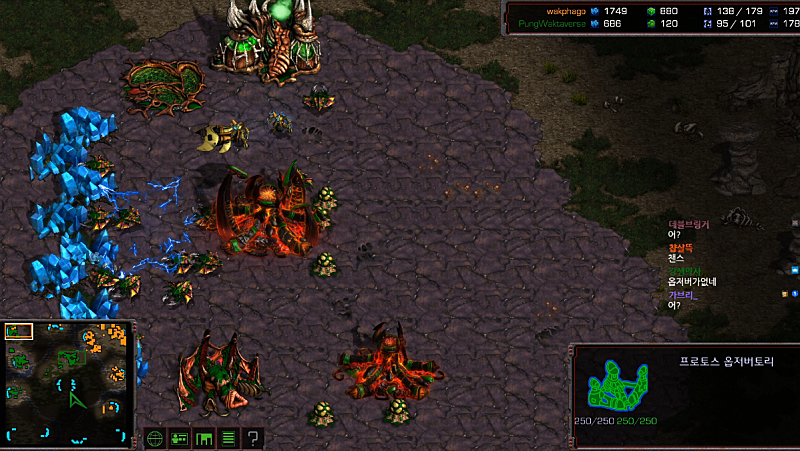This screenshot has width=800, height=451.
Task: Click the minimap in the corner
Action: click(68, 382)
